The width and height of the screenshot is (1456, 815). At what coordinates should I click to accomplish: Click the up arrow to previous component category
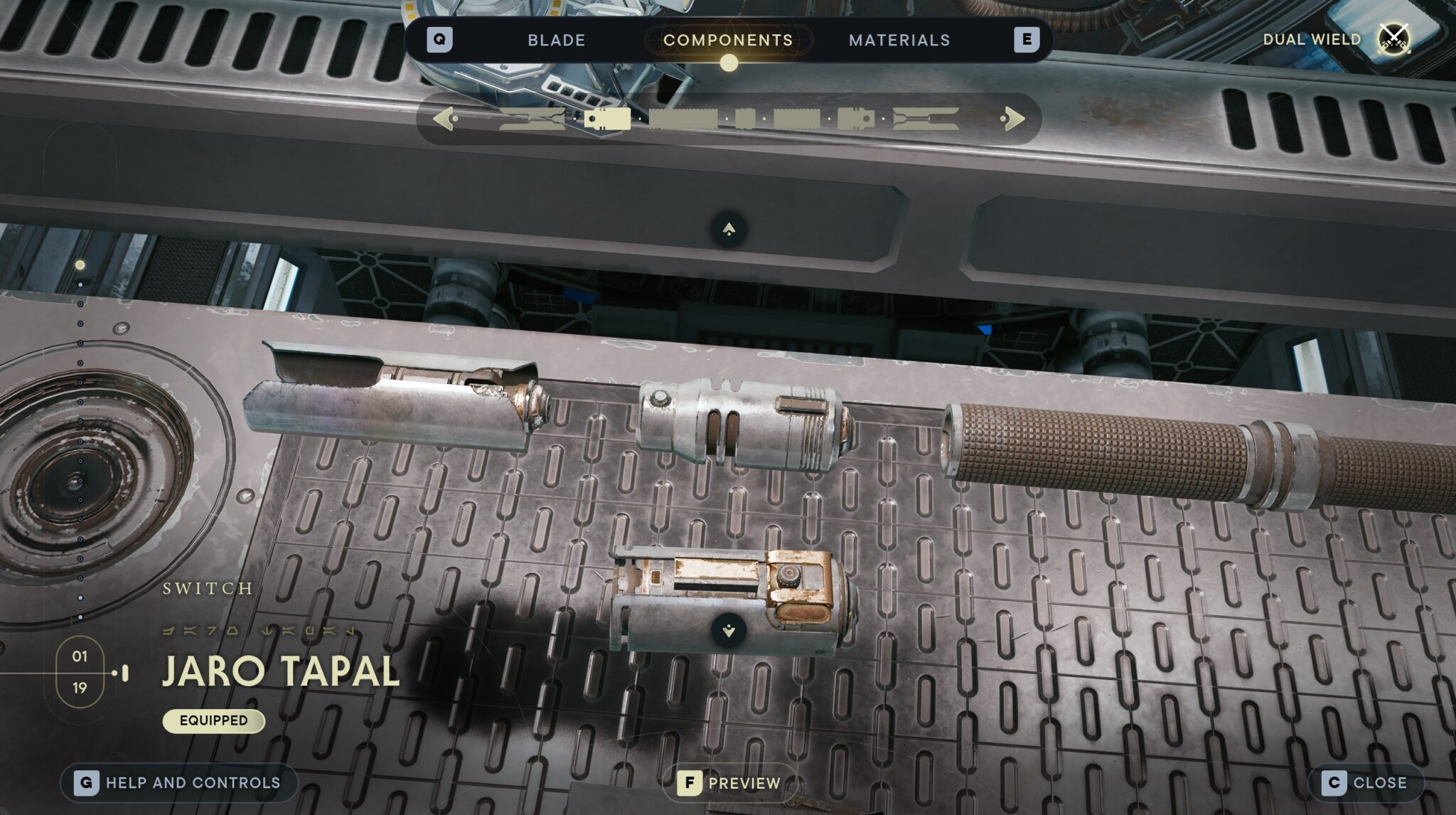coord(727,229)
